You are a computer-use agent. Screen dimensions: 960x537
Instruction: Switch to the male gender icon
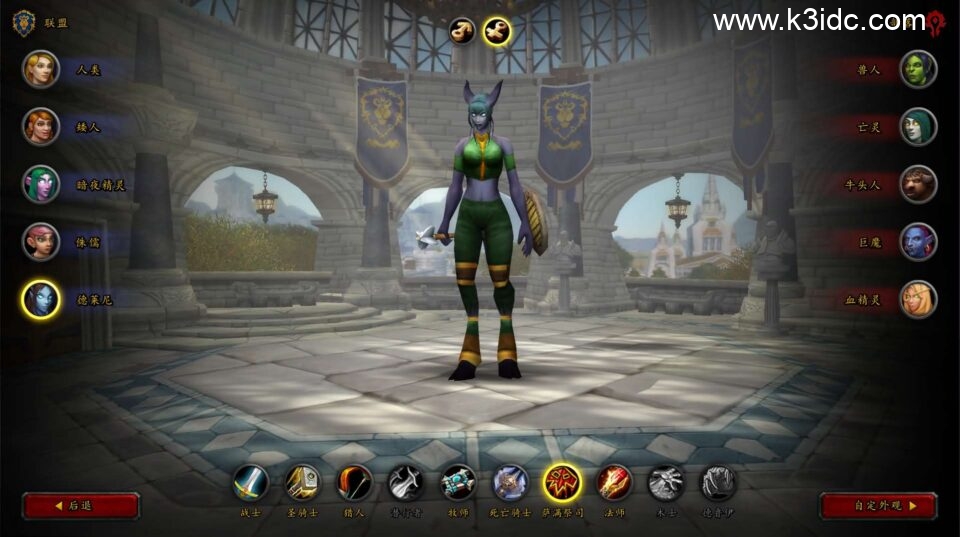pos(462,31)
